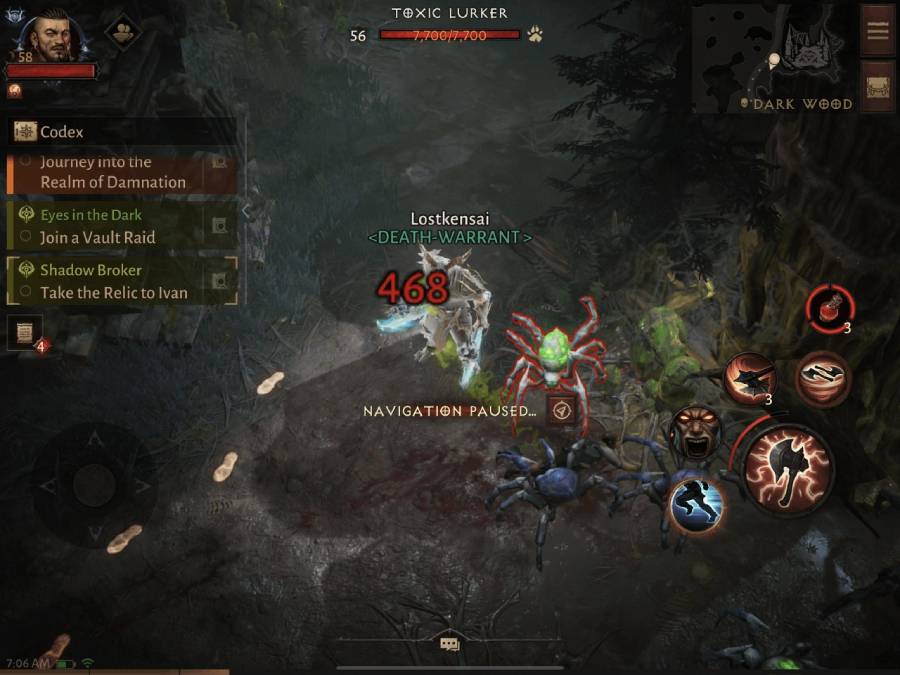Resume navigation with the compass button

(x=561, y=411)
